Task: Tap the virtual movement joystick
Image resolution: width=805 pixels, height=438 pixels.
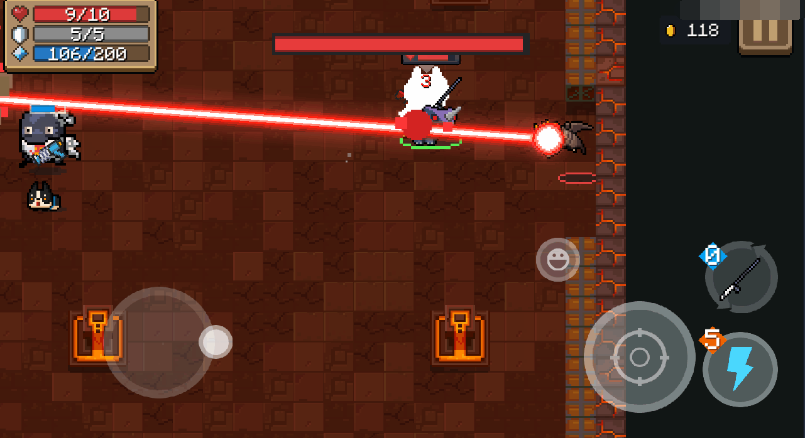Action: pyautogui.click(x=160, y=342)
